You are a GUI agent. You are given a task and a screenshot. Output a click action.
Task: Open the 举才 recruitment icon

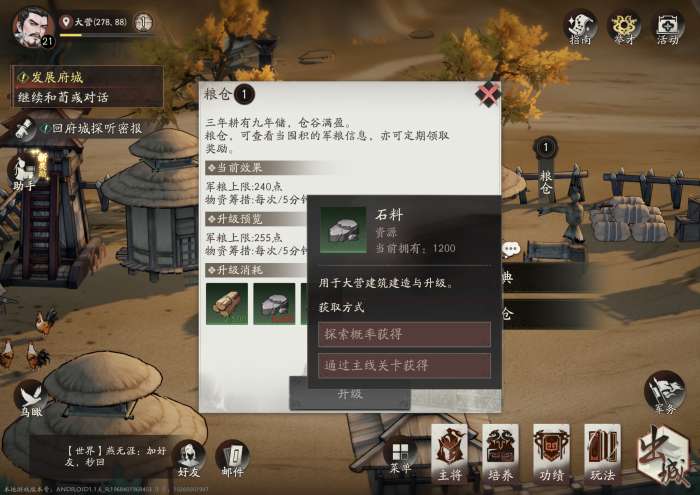624,27
